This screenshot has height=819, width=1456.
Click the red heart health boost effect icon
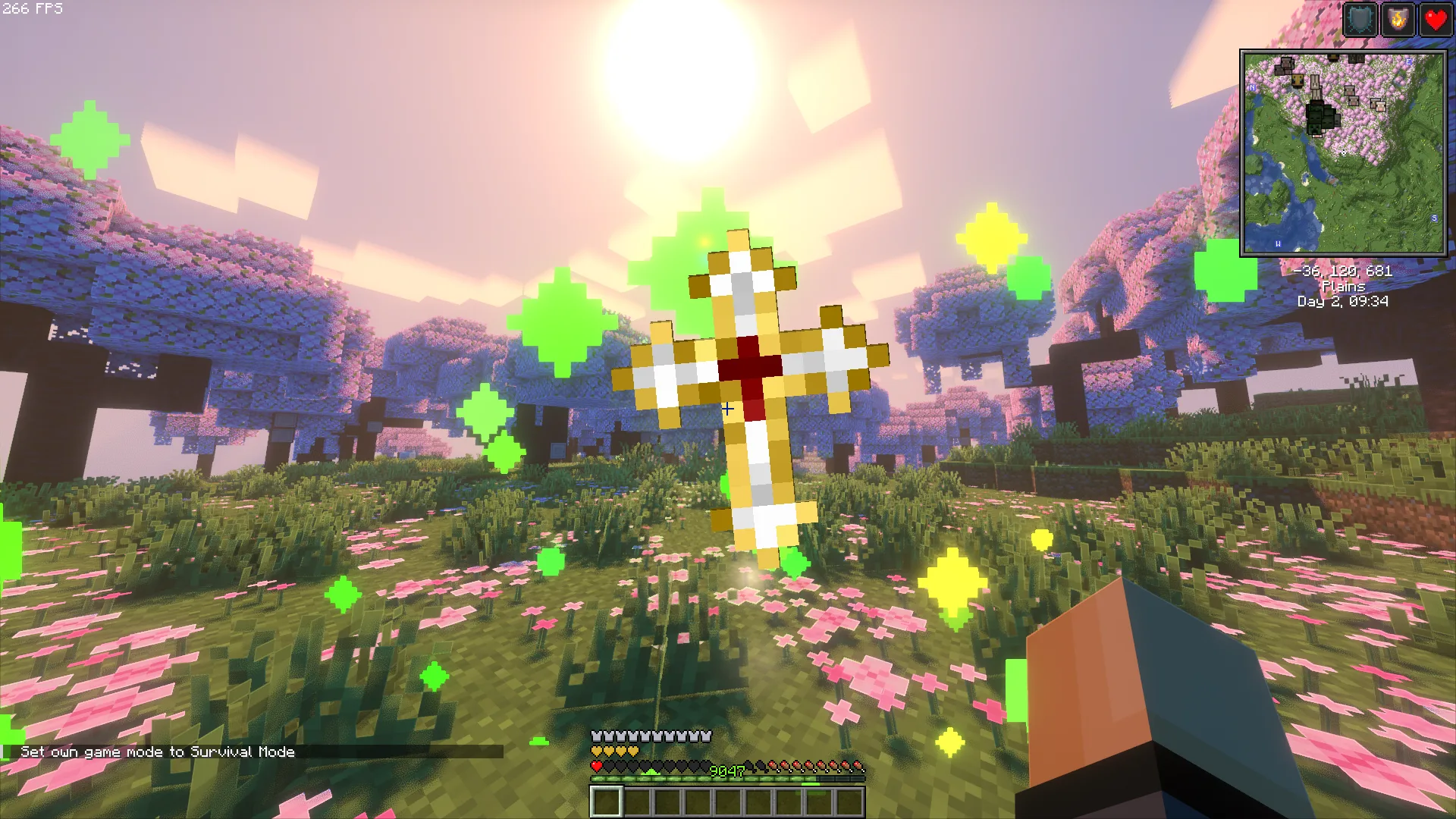tap(1436, 20)
